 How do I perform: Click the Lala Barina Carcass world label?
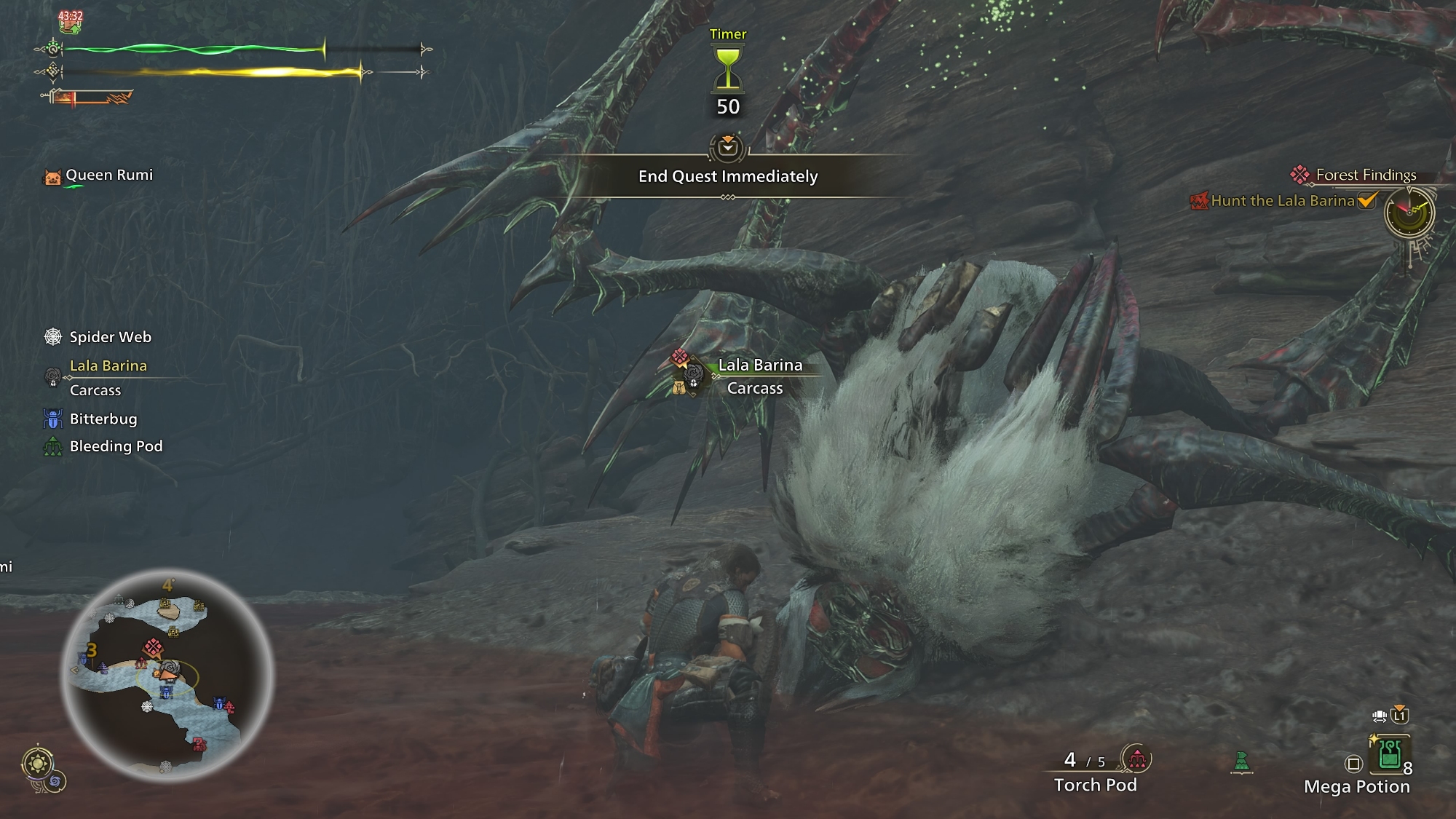click(759, 376)
